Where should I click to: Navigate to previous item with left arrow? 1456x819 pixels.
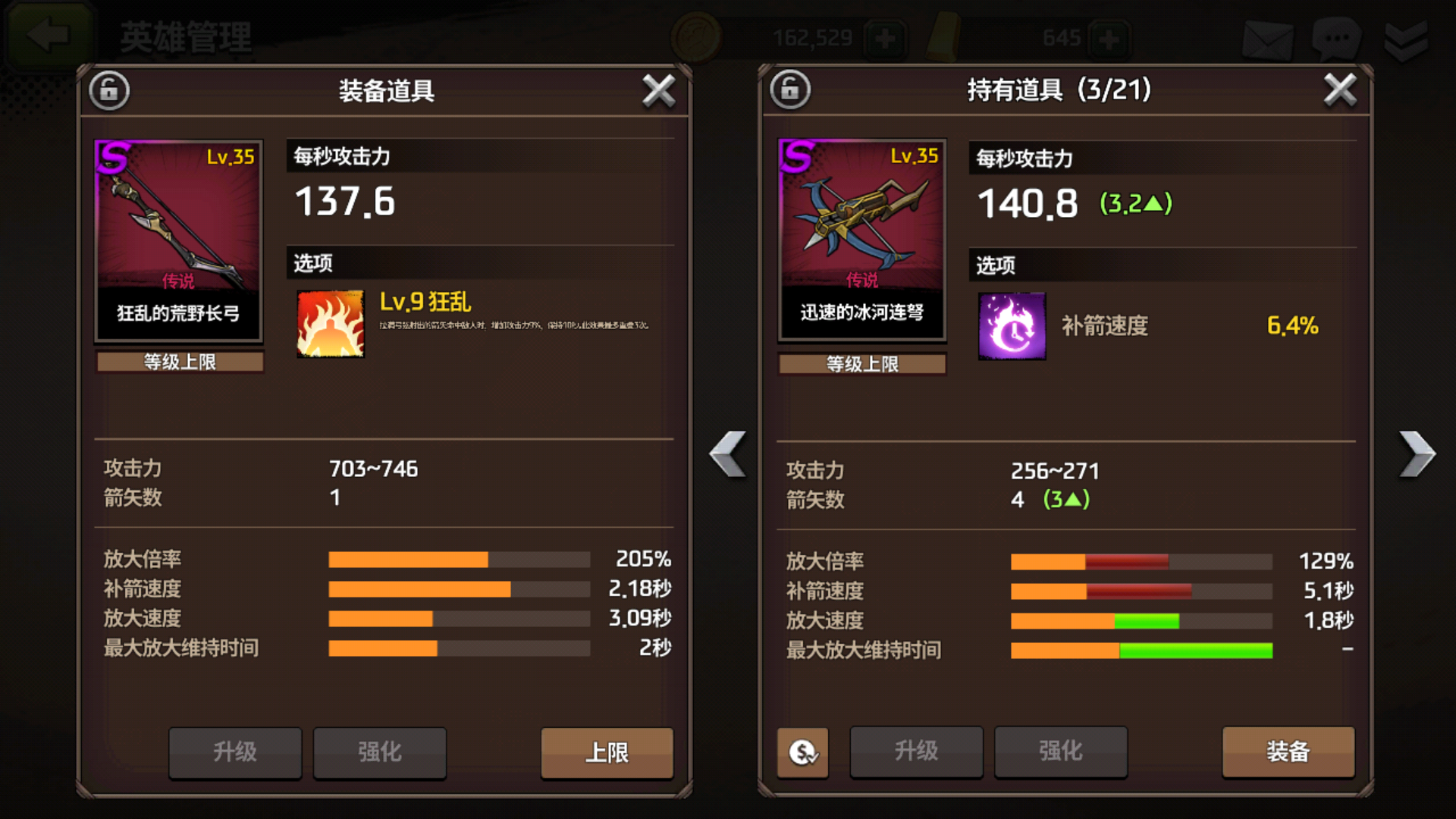tap(726, 455)
